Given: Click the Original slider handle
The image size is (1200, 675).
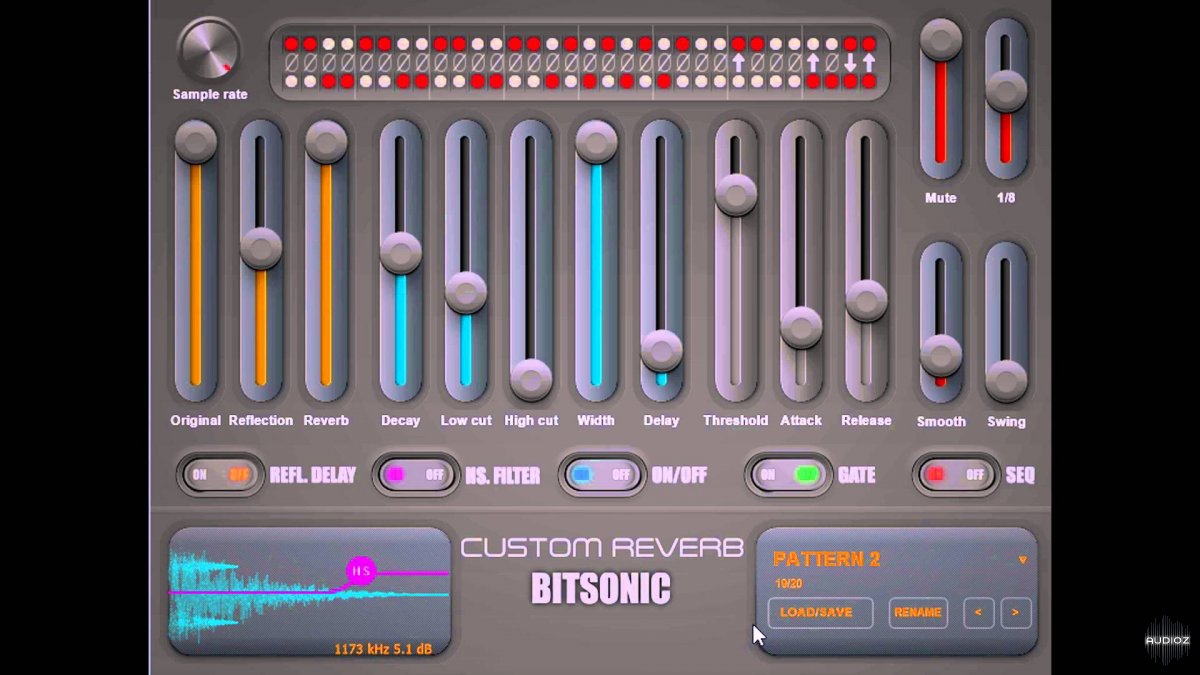Looking at the screenshot, I should click(196, 142).
